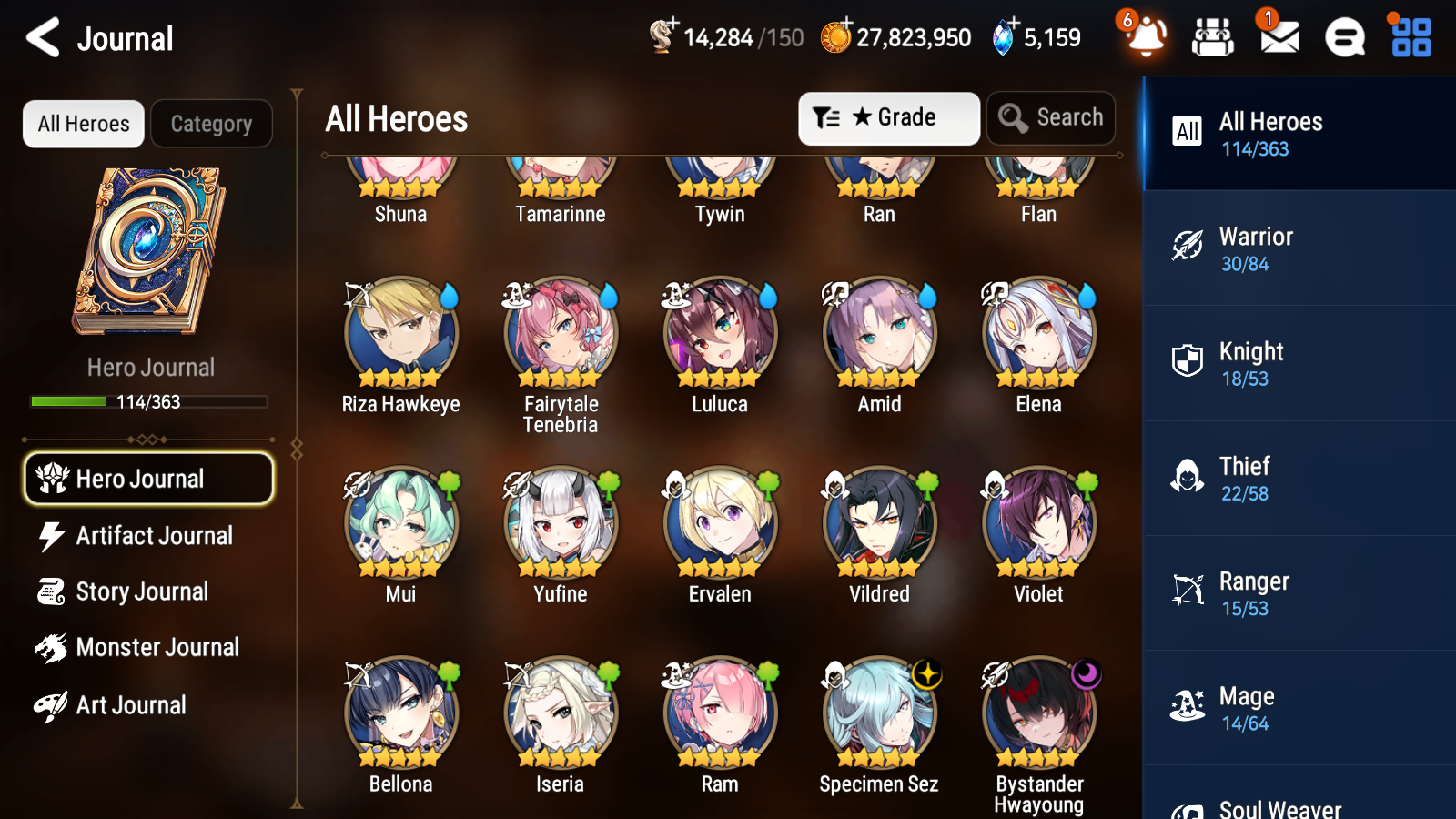Select the Monster Journal dragon icon
This screenshot has width=1456, height=819.
(x=52, y=647)
